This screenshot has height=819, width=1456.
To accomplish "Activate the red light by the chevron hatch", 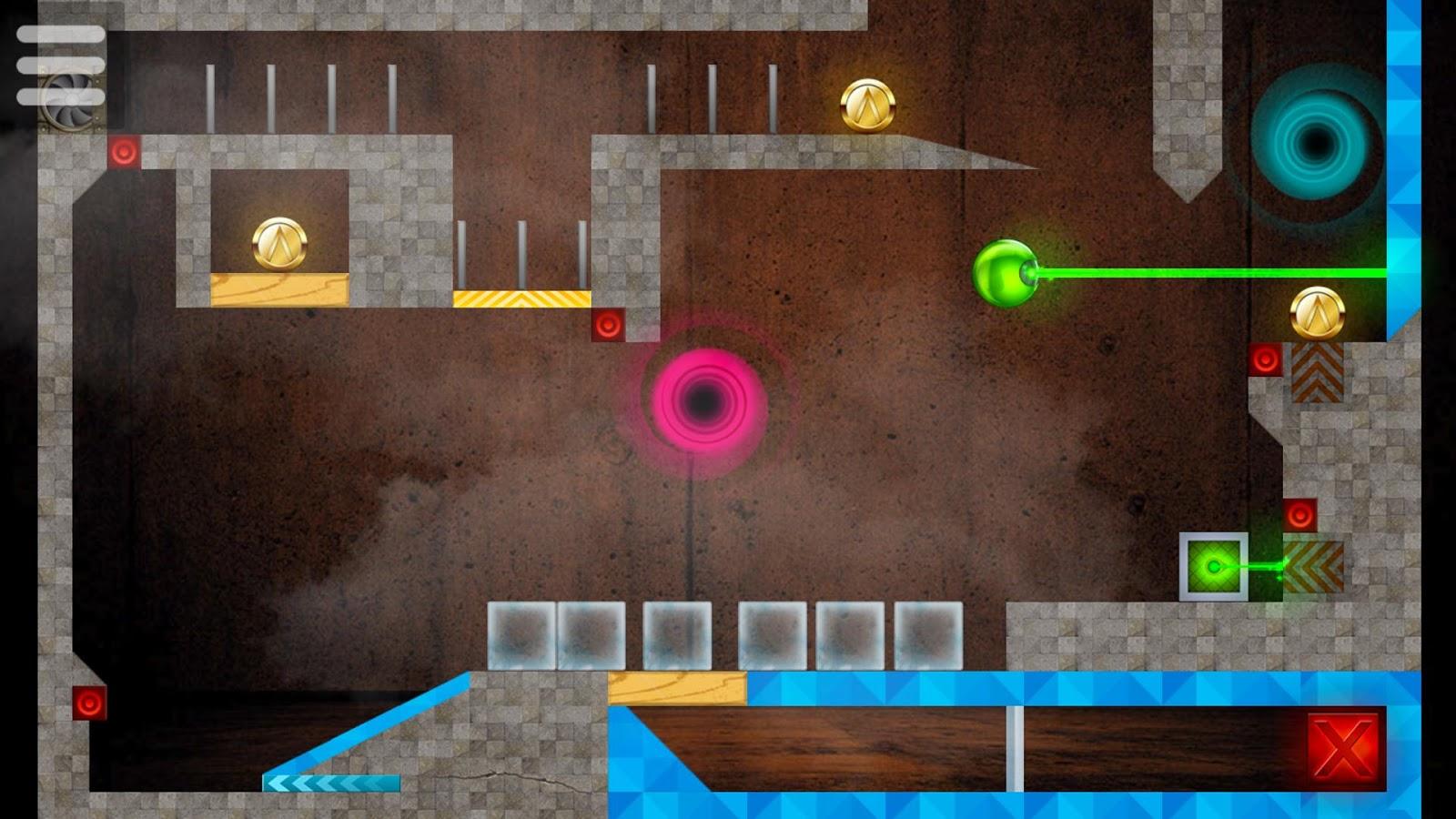I will click(x=1267, y=359).
